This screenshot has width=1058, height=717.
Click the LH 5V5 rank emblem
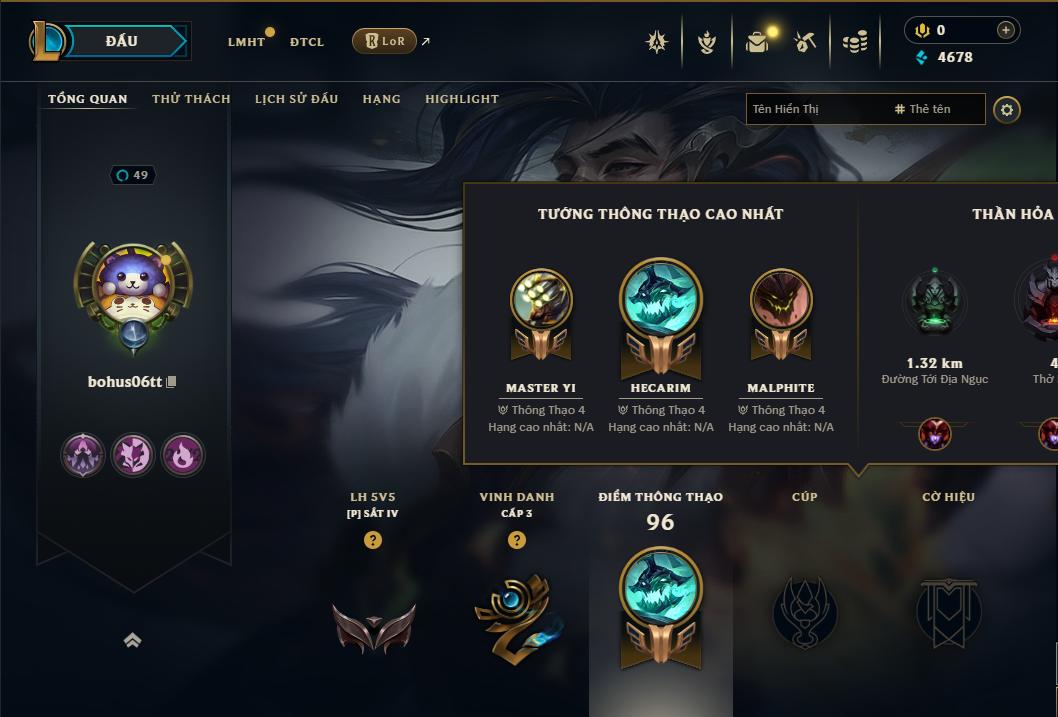373,626
